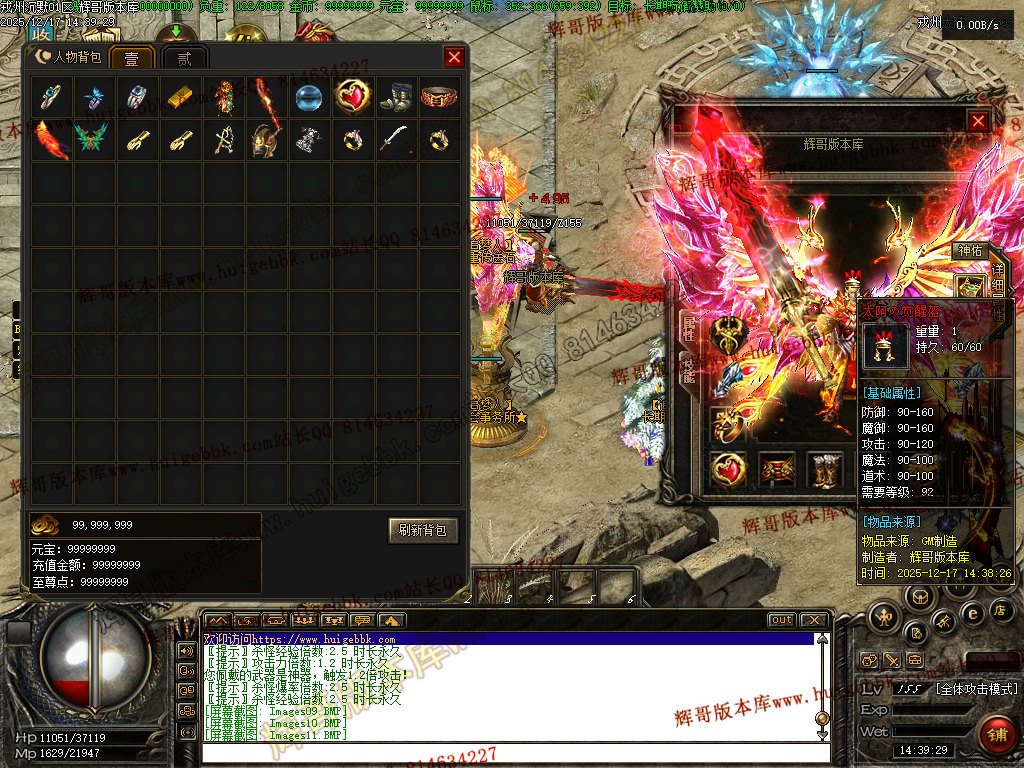Select the blue orb item in the bag
This screenshot has width=1024, height=768.
(307, 97)
